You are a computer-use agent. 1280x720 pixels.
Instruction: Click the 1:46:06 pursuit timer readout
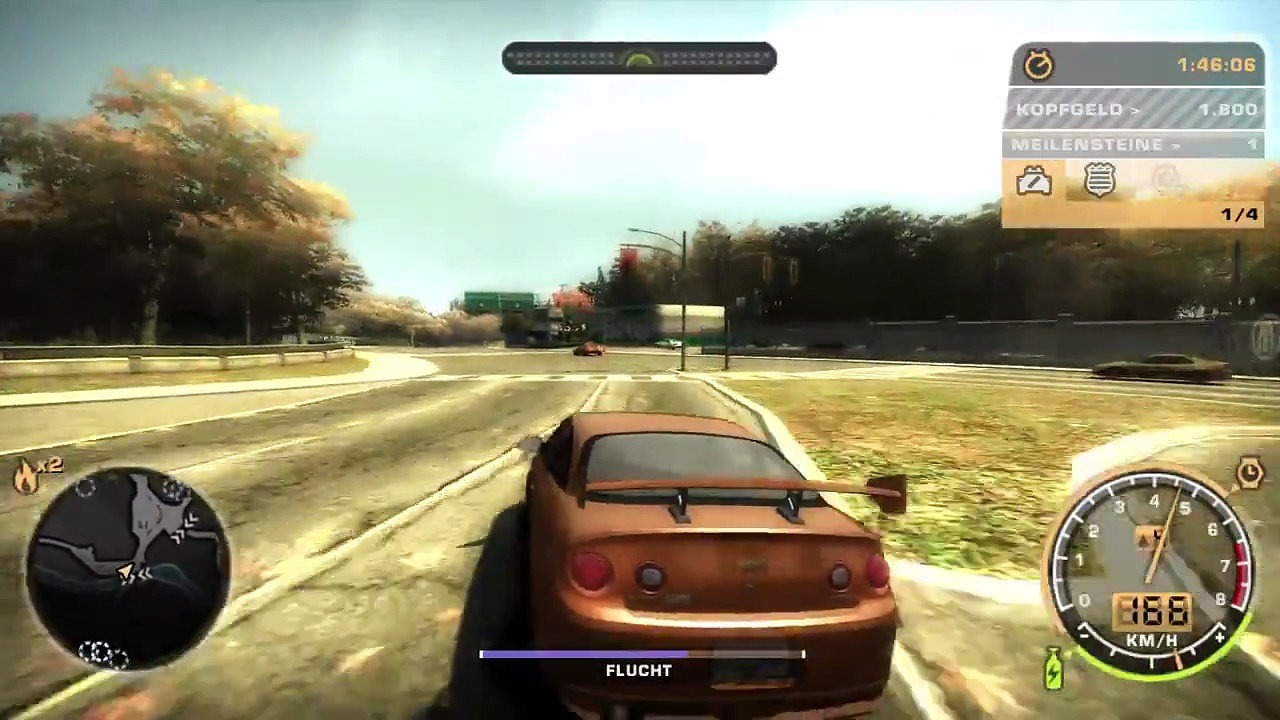point(1216,63)
